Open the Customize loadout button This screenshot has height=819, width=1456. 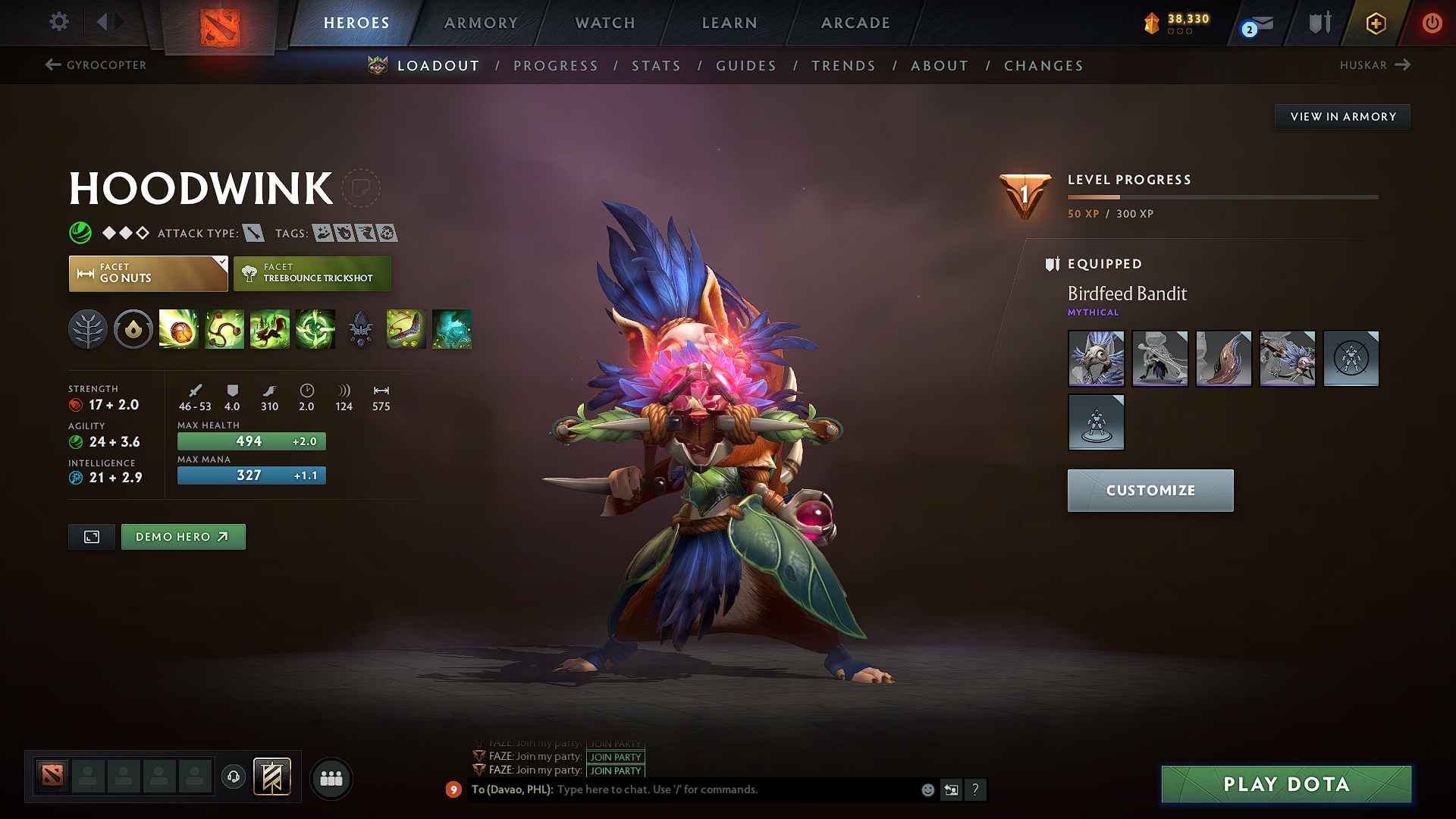point(1150,491)
